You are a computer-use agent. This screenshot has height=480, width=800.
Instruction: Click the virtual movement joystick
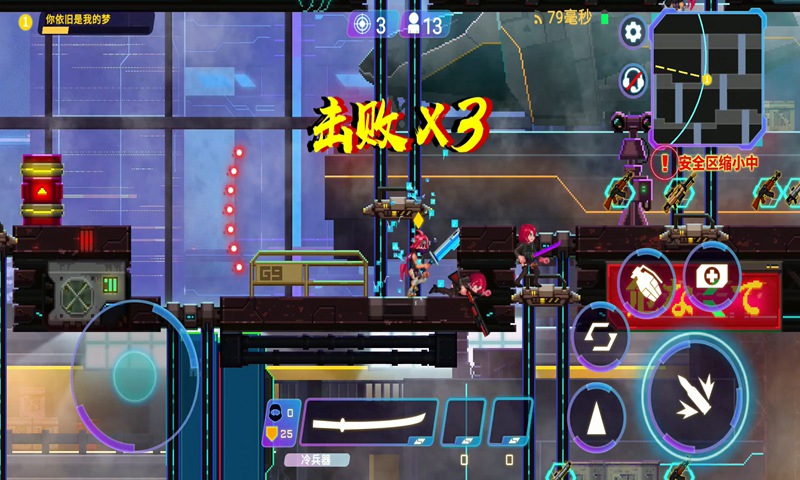[x=134, y=375]
